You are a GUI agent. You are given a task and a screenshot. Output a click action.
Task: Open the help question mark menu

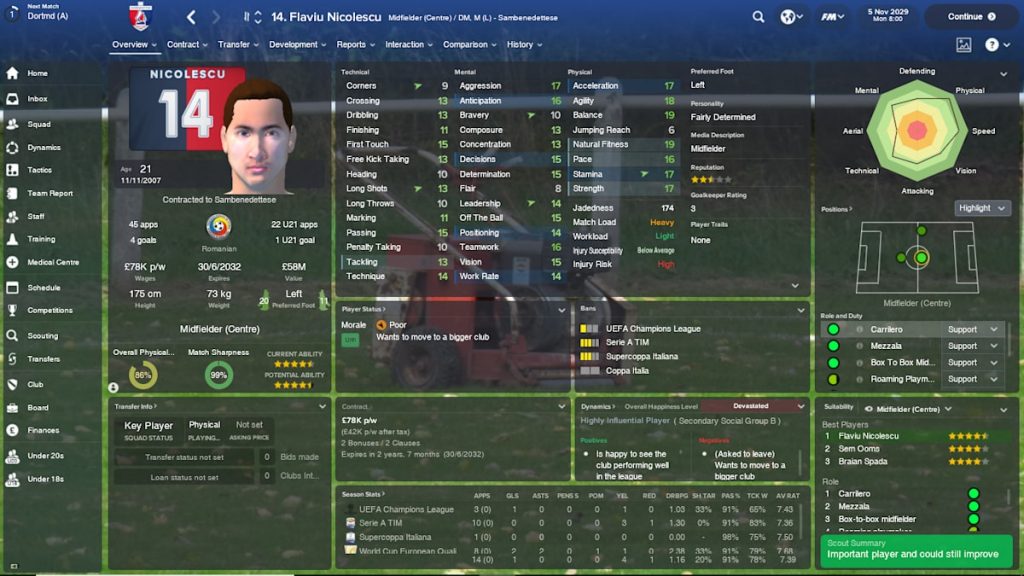(x=992, y=45)
